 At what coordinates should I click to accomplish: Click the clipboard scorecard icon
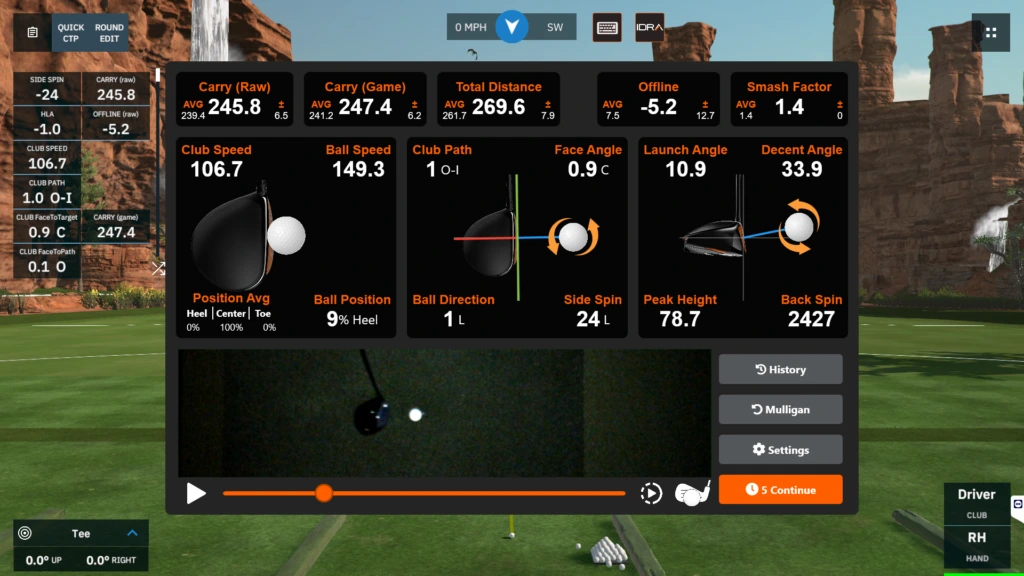33,32
